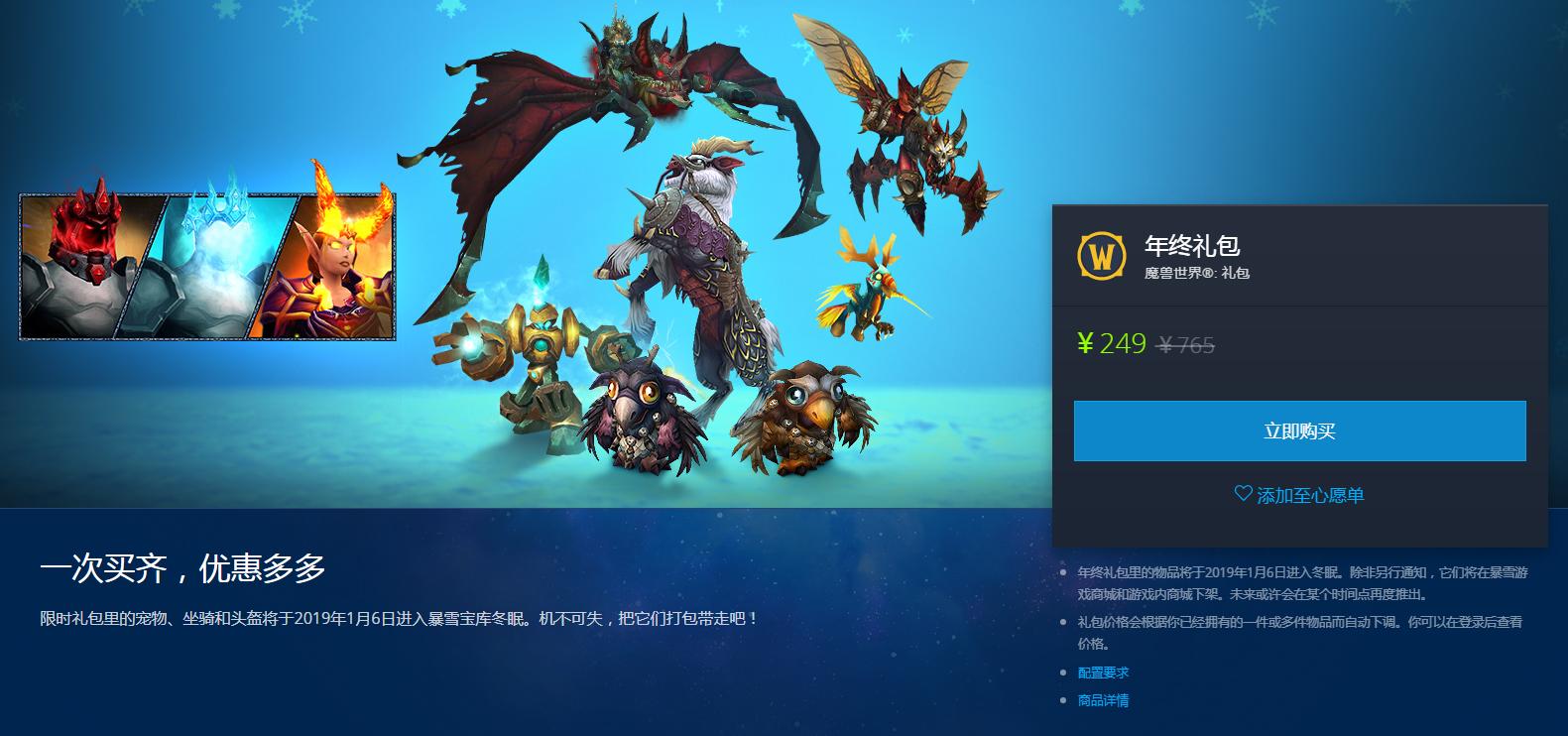1568x736 pixels.
Task: Click the icy crown helmet thumbnail
Action: point(210,263)
